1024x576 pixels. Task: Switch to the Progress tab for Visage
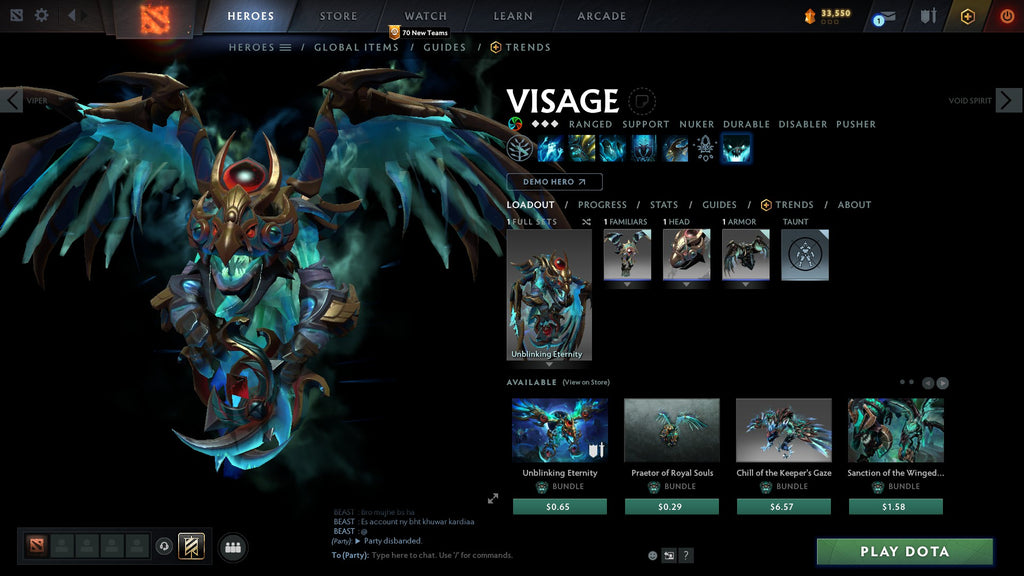(x=602, y=205)
